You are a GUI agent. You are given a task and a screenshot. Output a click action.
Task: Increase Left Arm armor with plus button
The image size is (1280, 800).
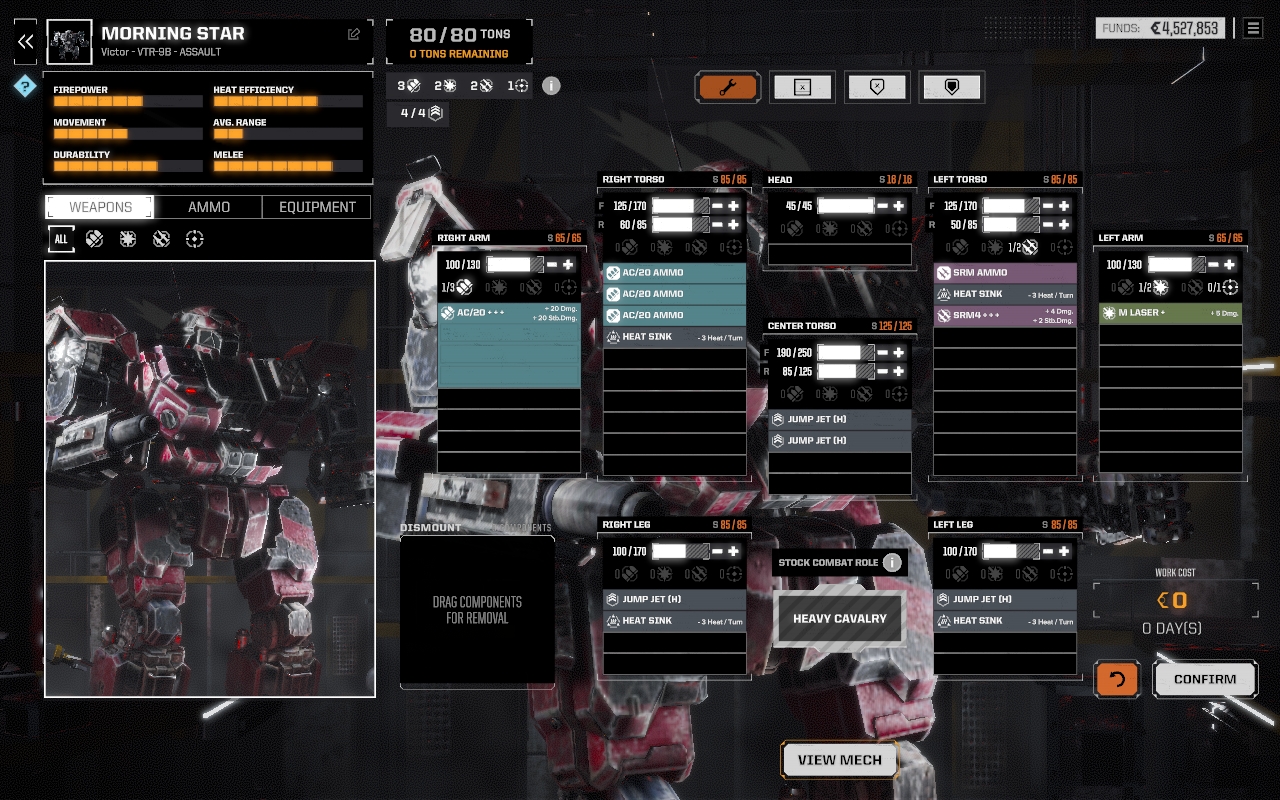click(1229, 265)
